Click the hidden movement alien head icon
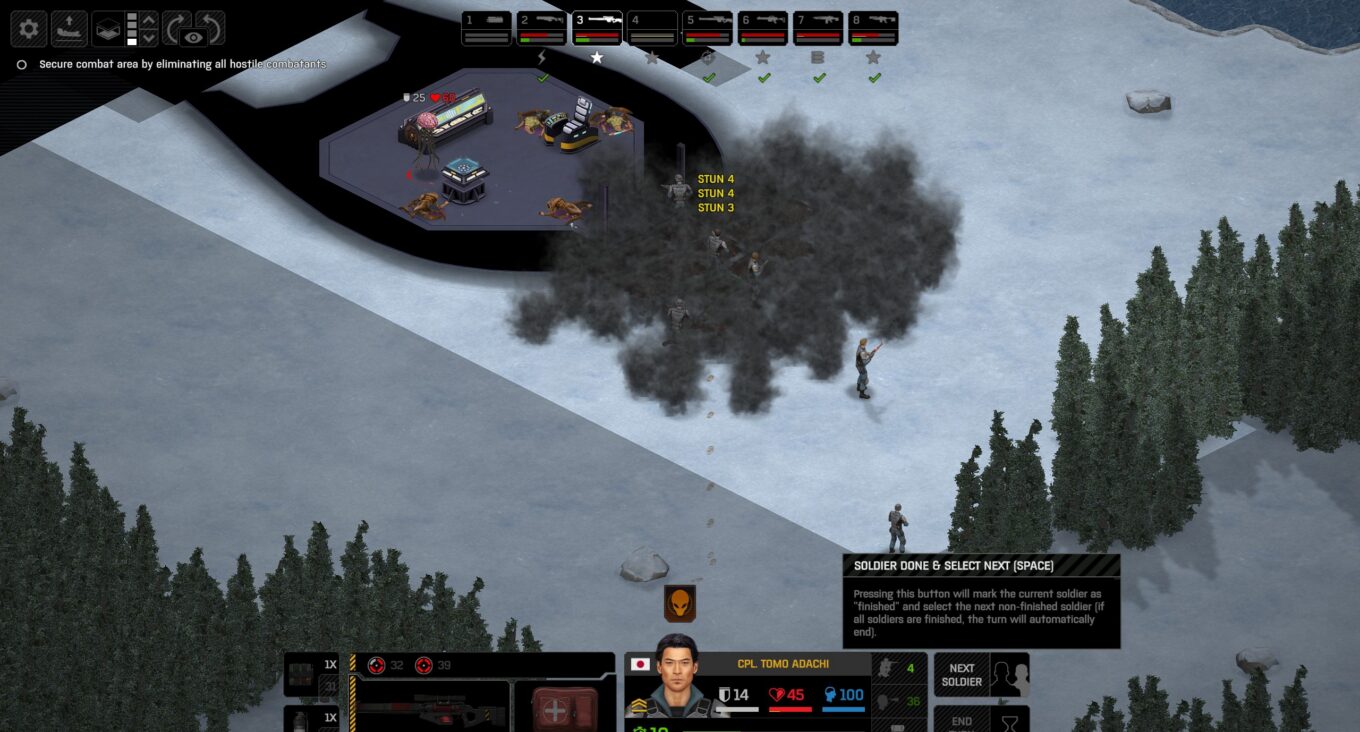Screen dimensions: 1360x732 click(x=678, y=603)
